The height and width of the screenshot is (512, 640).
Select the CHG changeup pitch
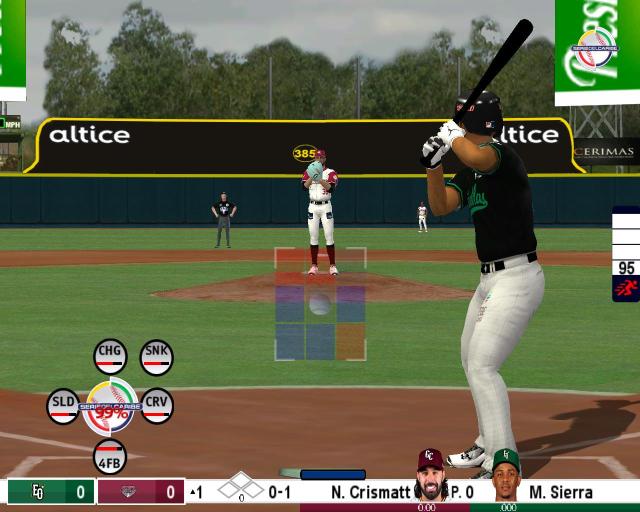pos(109,355)
